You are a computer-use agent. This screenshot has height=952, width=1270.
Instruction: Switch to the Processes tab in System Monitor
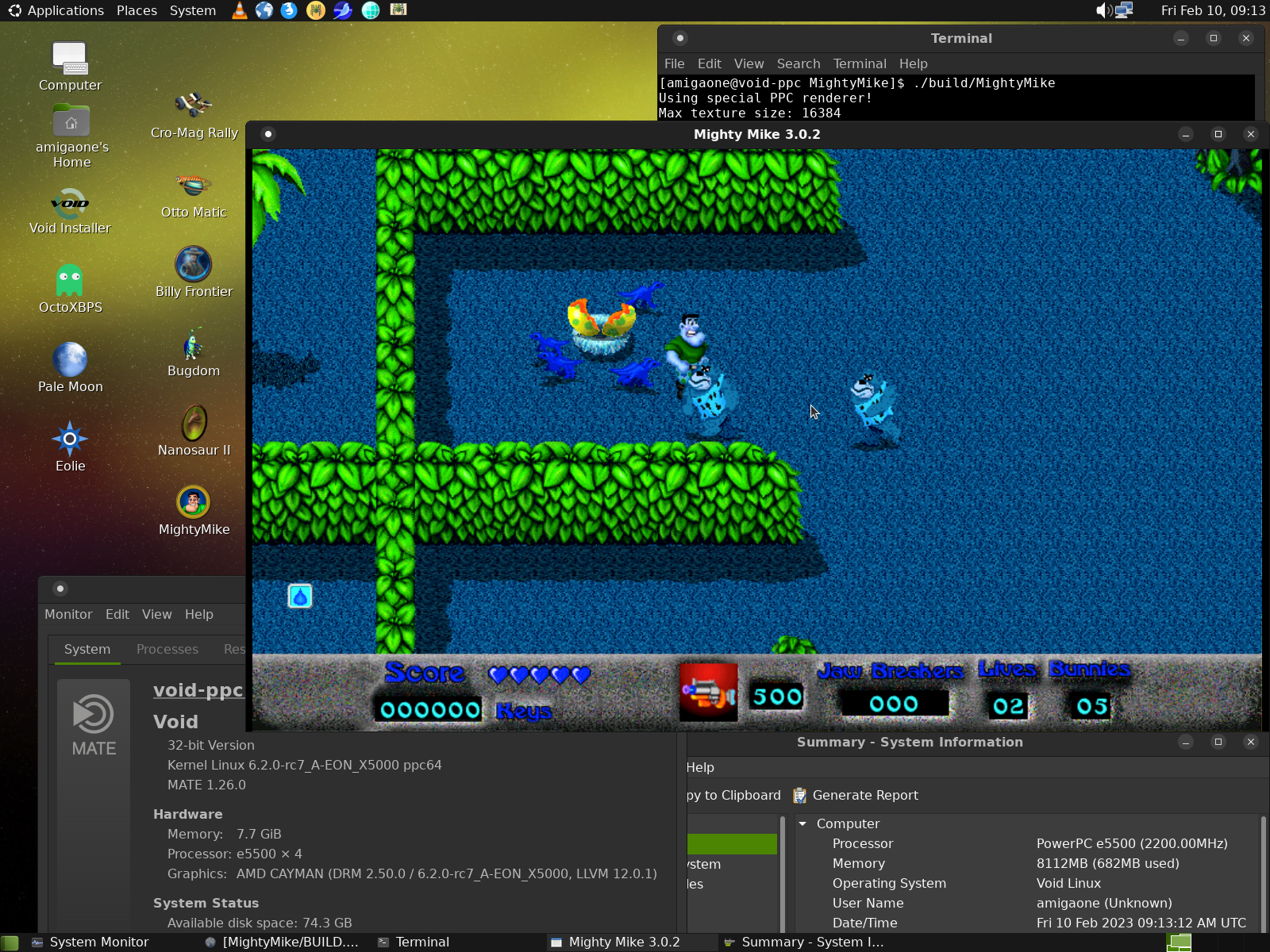(x=167, y=649)
